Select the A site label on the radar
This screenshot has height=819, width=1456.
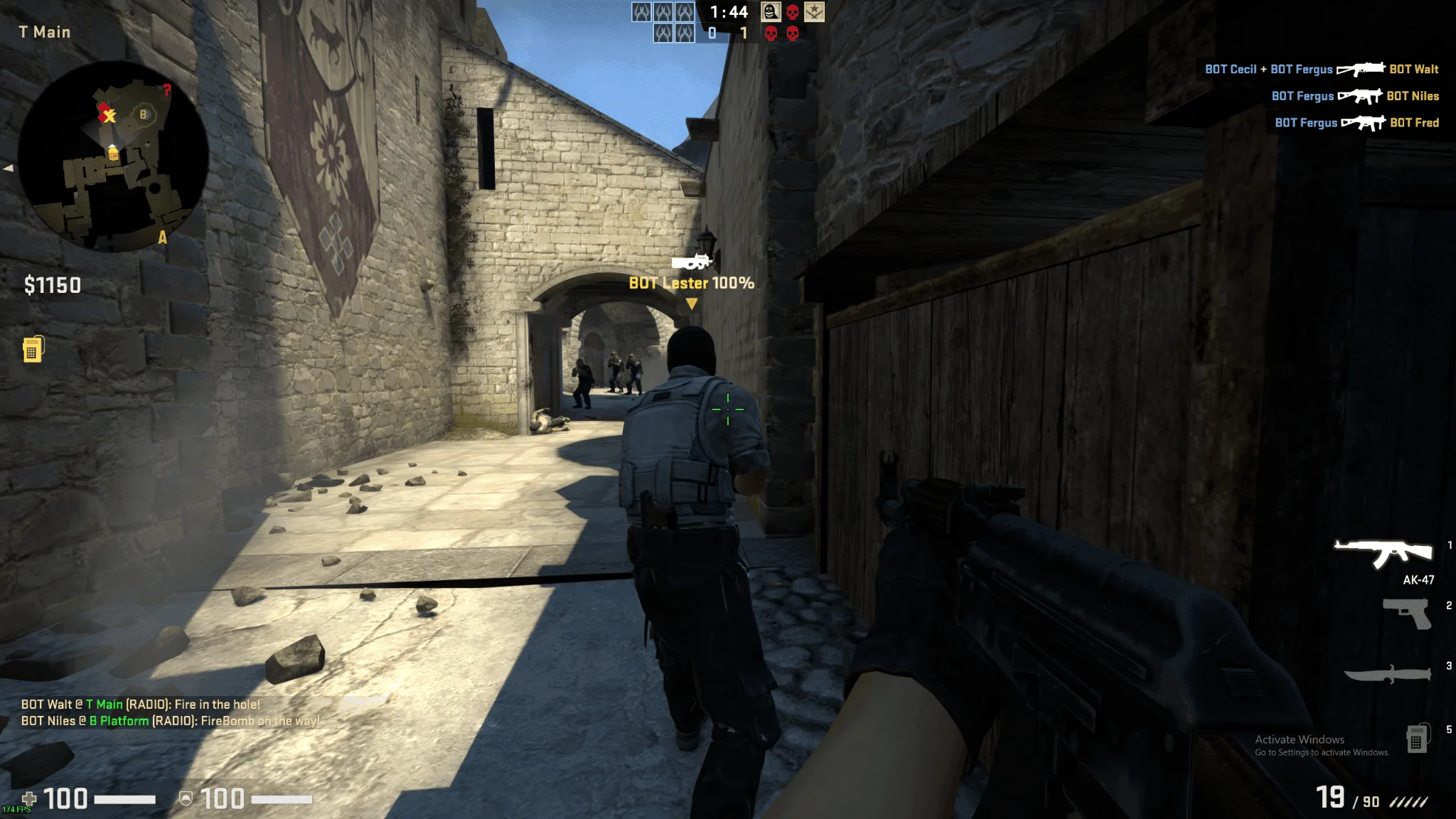[x=163, y=237]
